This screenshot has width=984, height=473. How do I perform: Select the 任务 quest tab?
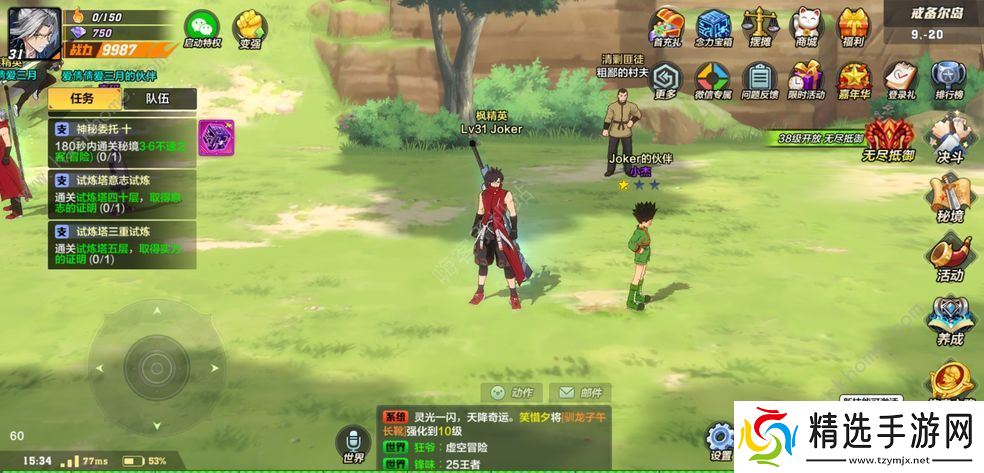83,98
